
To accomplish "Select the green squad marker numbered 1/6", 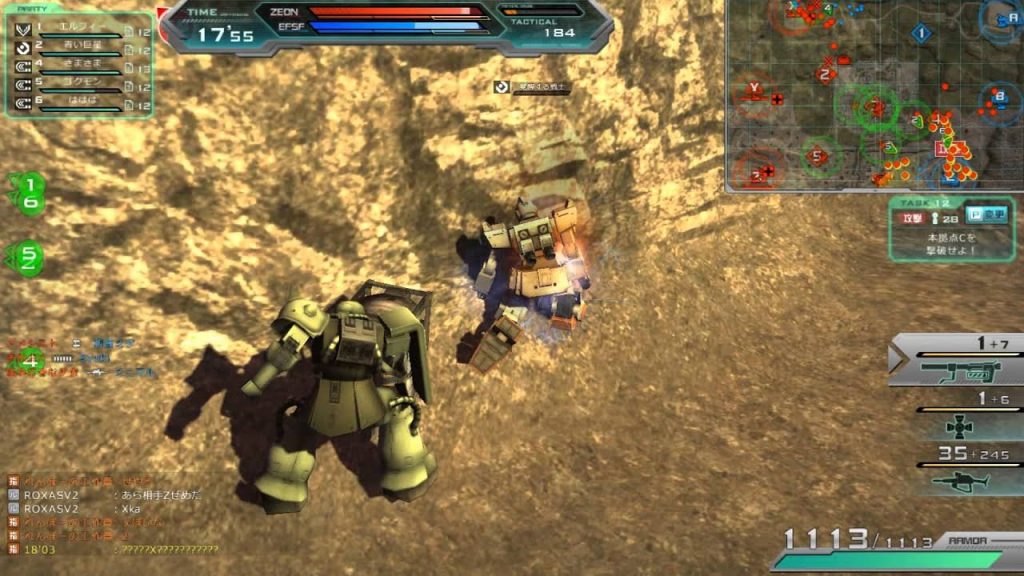I will click(30, 192).
